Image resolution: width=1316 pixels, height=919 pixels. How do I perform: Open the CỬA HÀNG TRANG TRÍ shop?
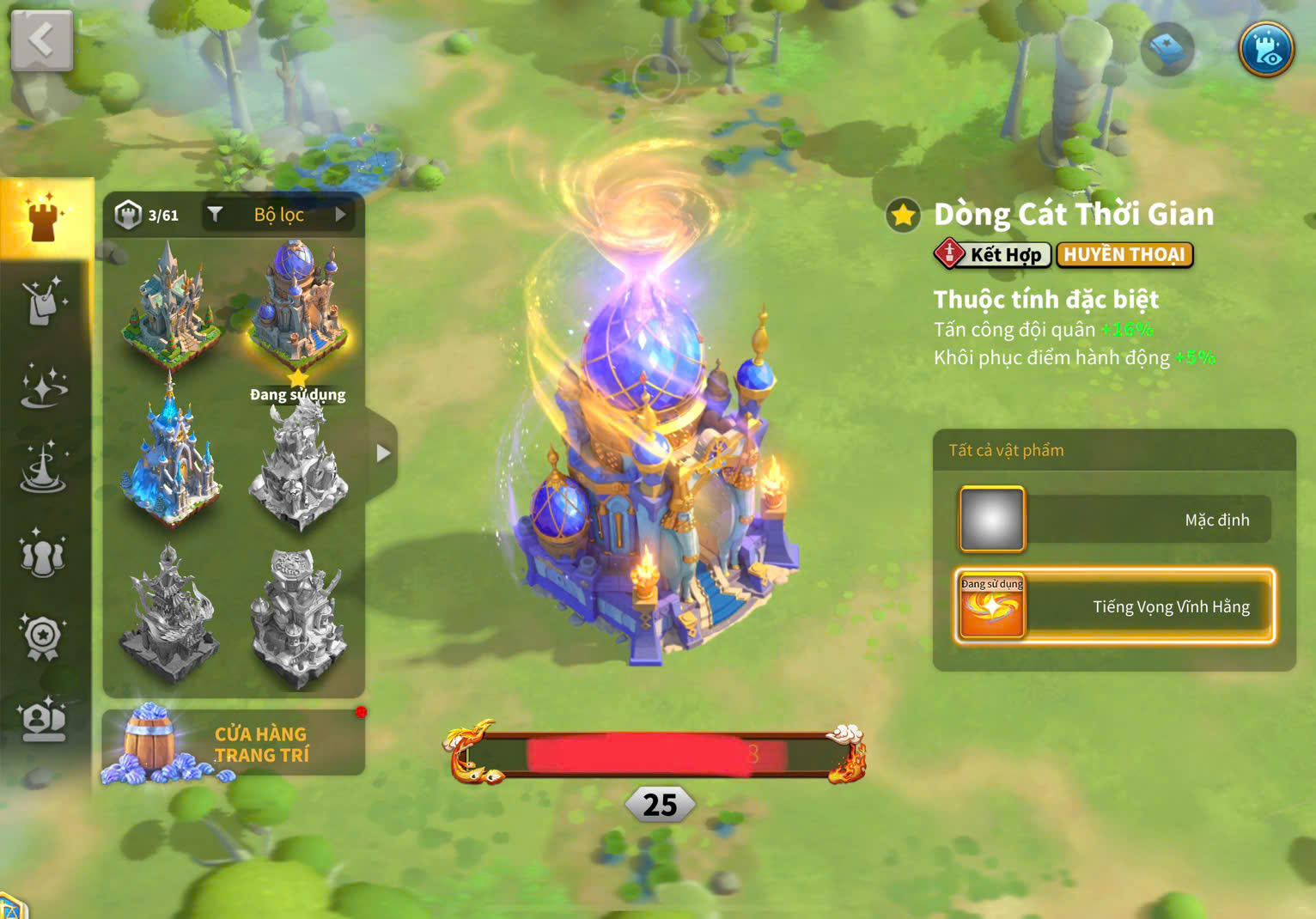point(234,744)
